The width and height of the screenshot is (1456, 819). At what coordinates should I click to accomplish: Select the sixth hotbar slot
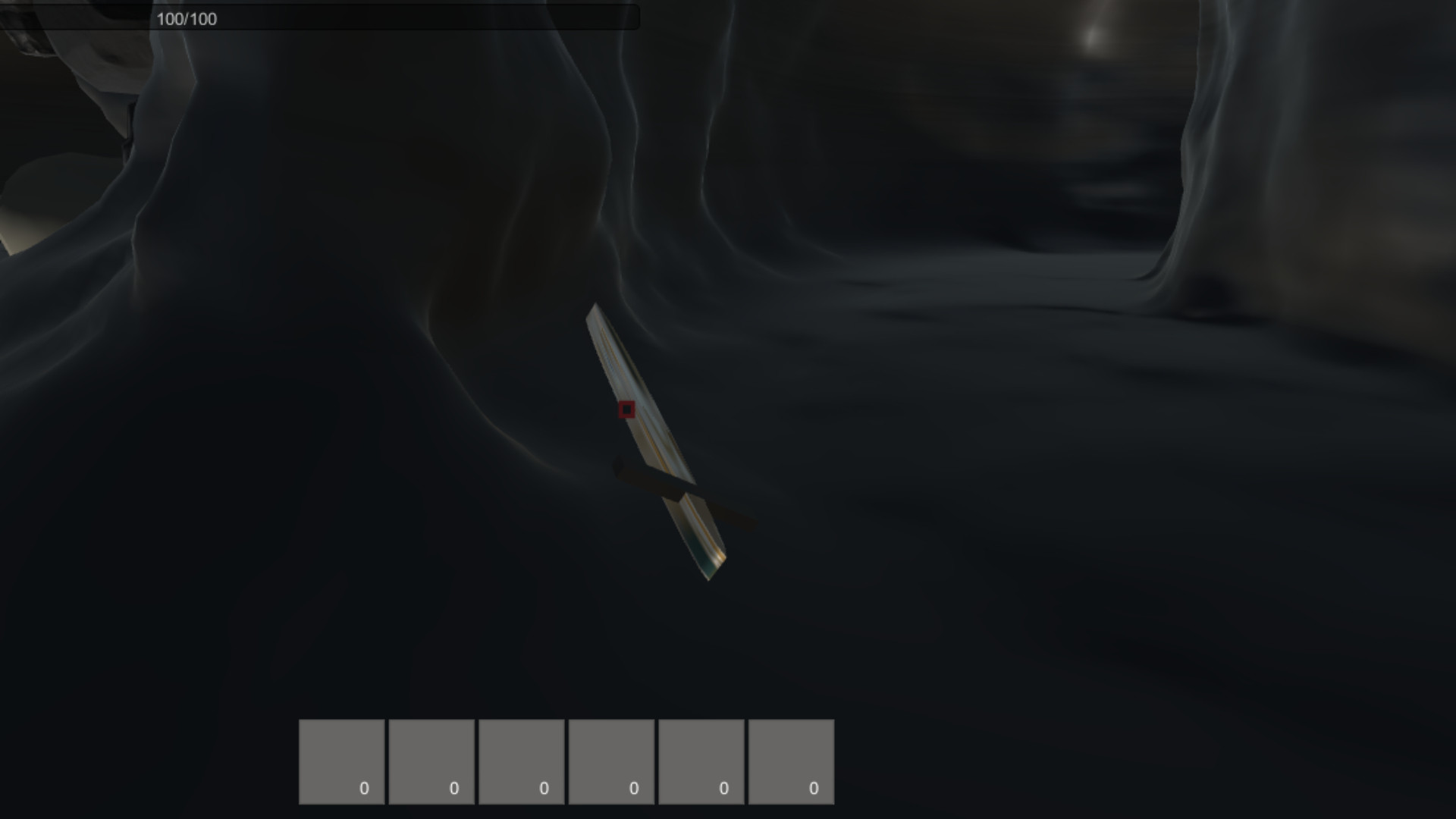pyautogui.click(x=789, y=761)
